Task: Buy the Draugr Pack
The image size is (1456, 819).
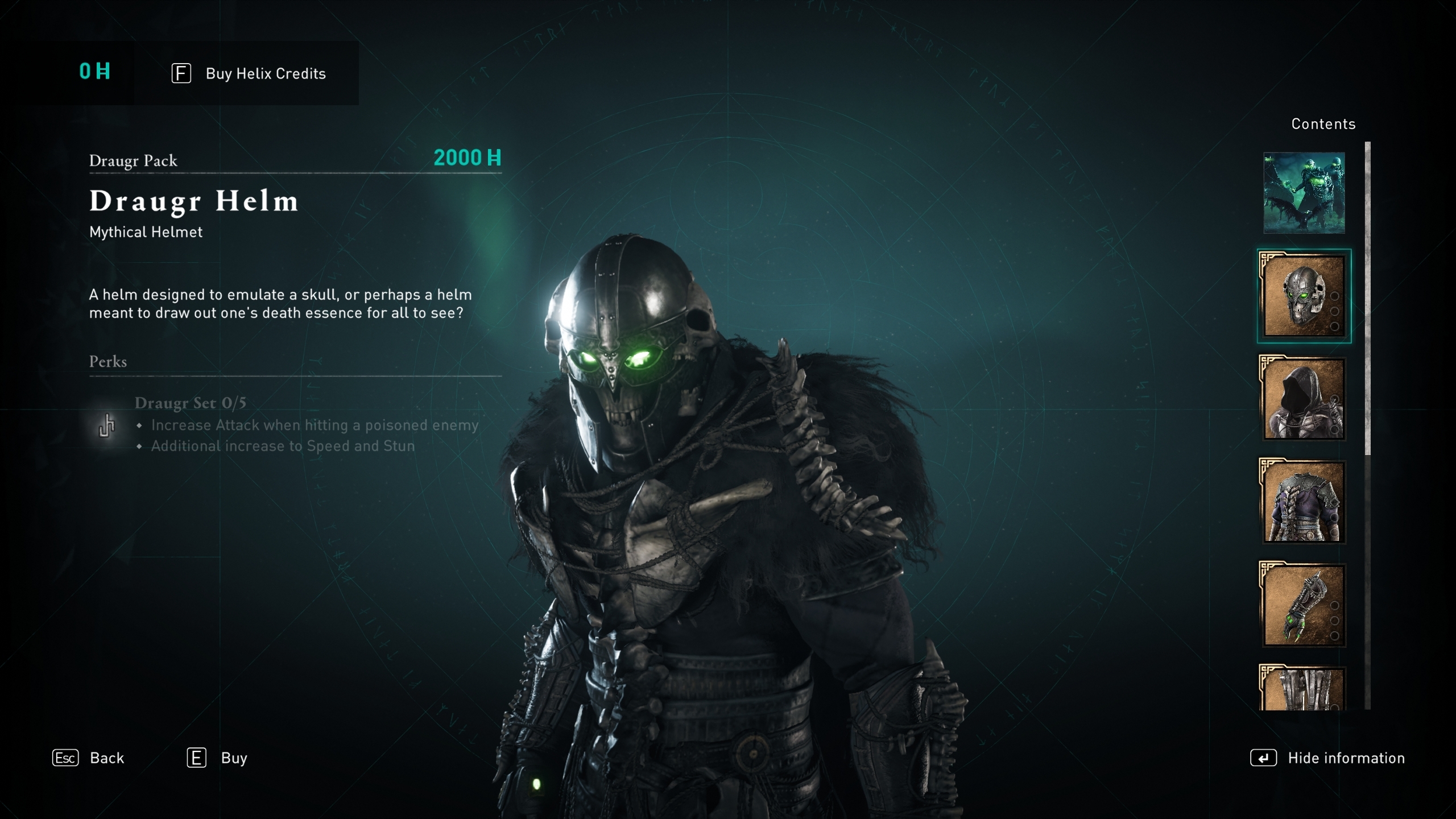Action: [x=217, y=758]
